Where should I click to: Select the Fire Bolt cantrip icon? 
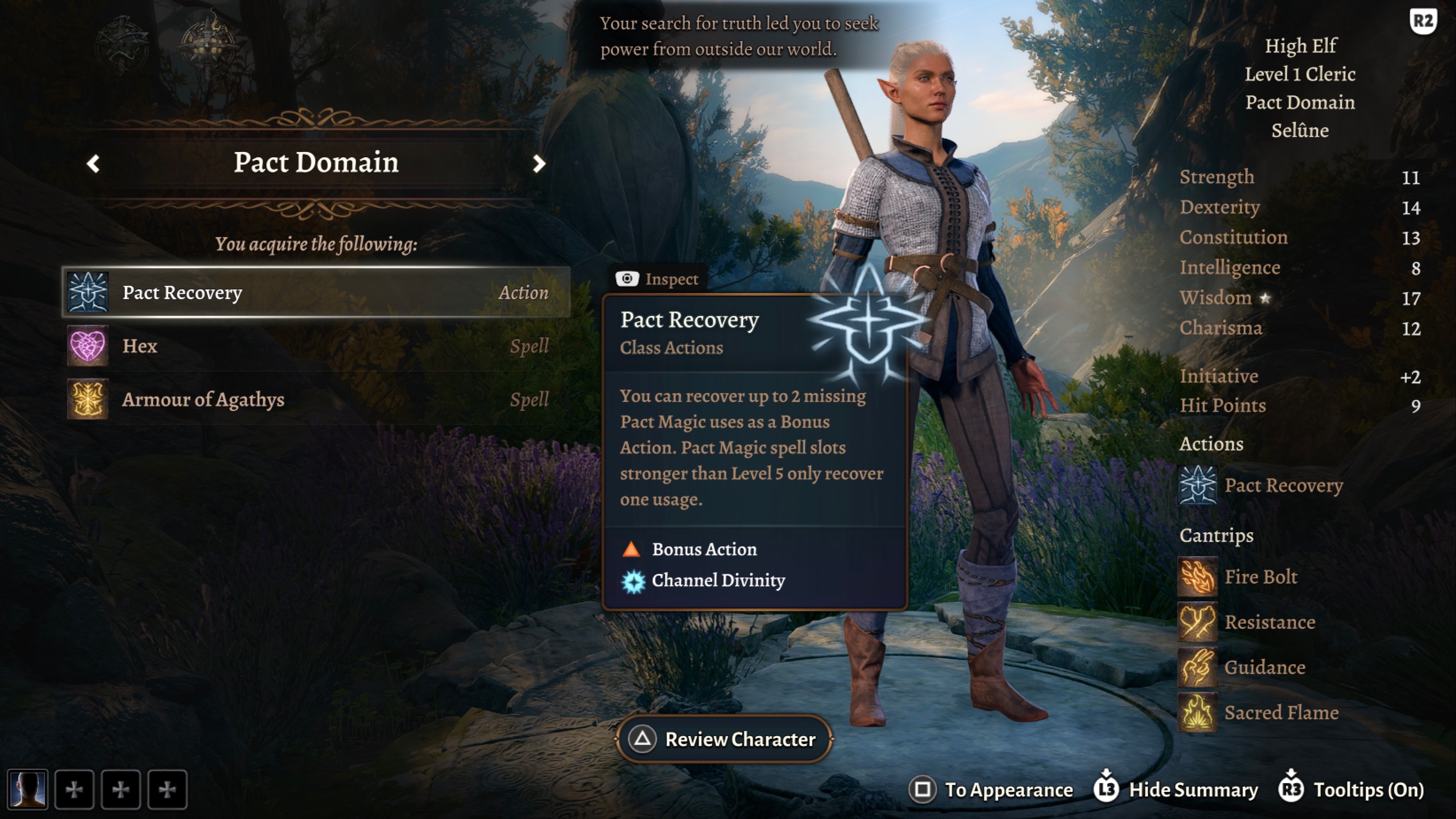[x=1198, y=577]
